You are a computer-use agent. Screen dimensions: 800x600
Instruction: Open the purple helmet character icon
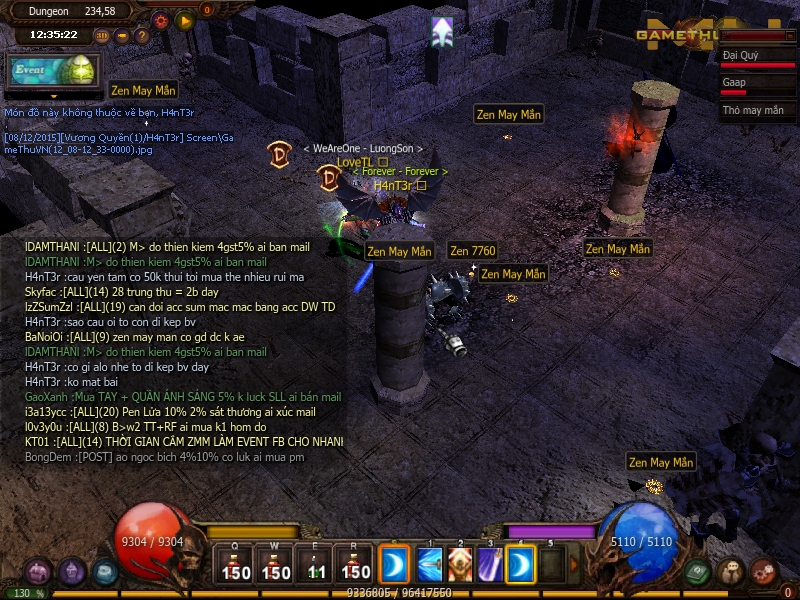(x=72, y=572)
